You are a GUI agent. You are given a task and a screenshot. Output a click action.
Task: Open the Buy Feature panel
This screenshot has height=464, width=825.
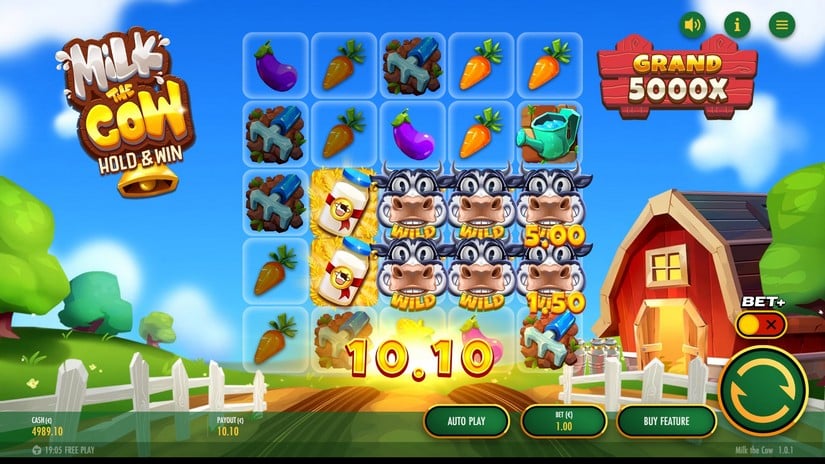click(666, 421)
